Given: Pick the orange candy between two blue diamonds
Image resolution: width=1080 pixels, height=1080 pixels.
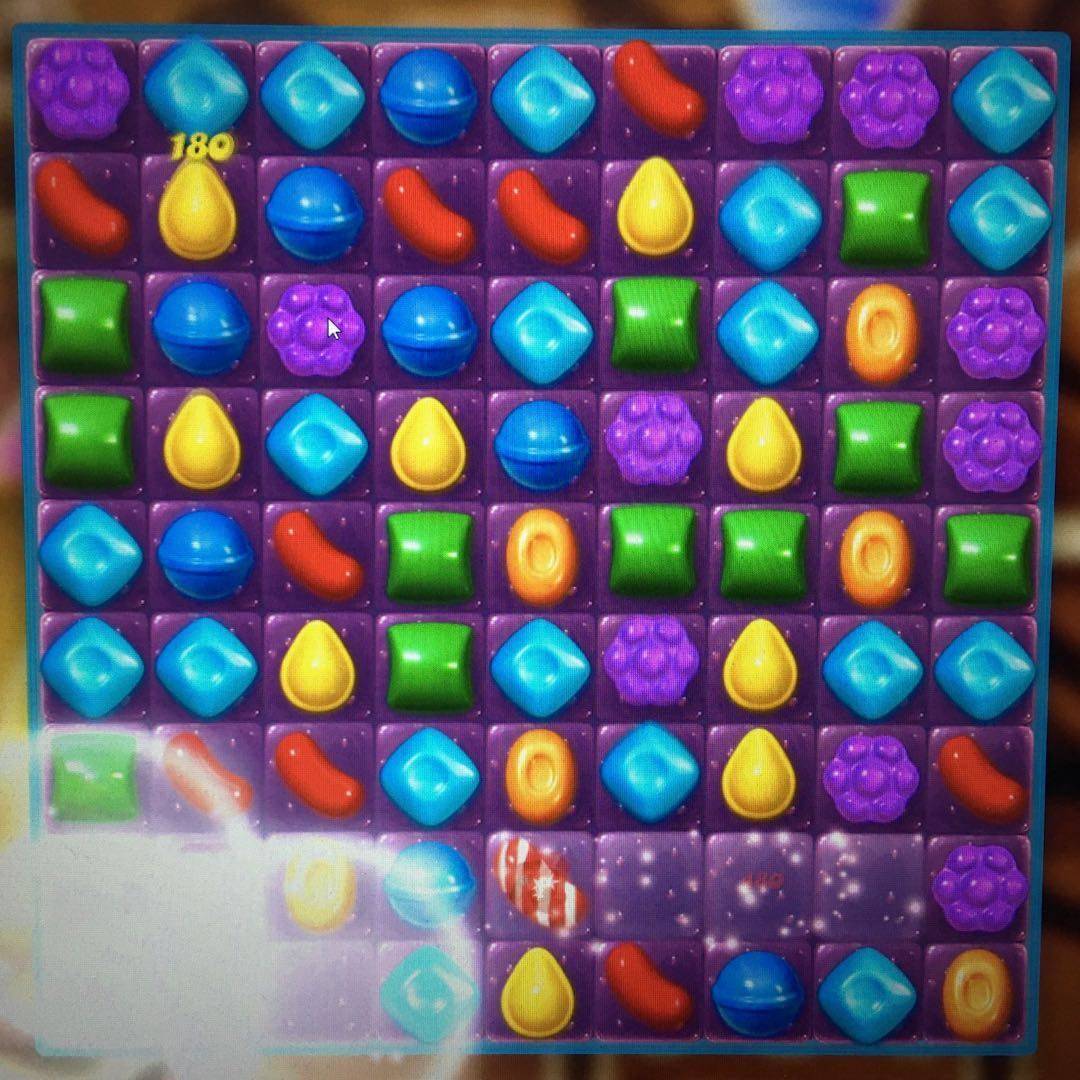Looking at the screenshot, I should click(542, 775).
